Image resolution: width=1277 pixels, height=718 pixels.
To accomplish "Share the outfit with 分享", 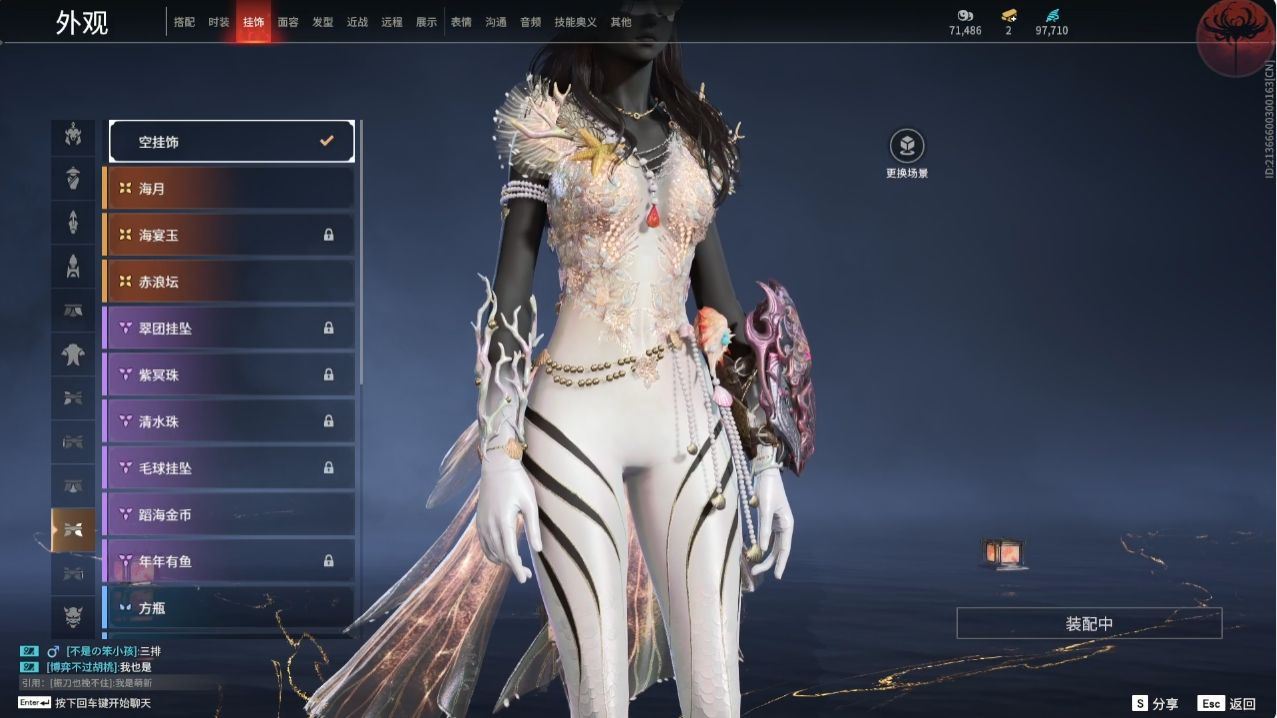I will [1156, 704].
